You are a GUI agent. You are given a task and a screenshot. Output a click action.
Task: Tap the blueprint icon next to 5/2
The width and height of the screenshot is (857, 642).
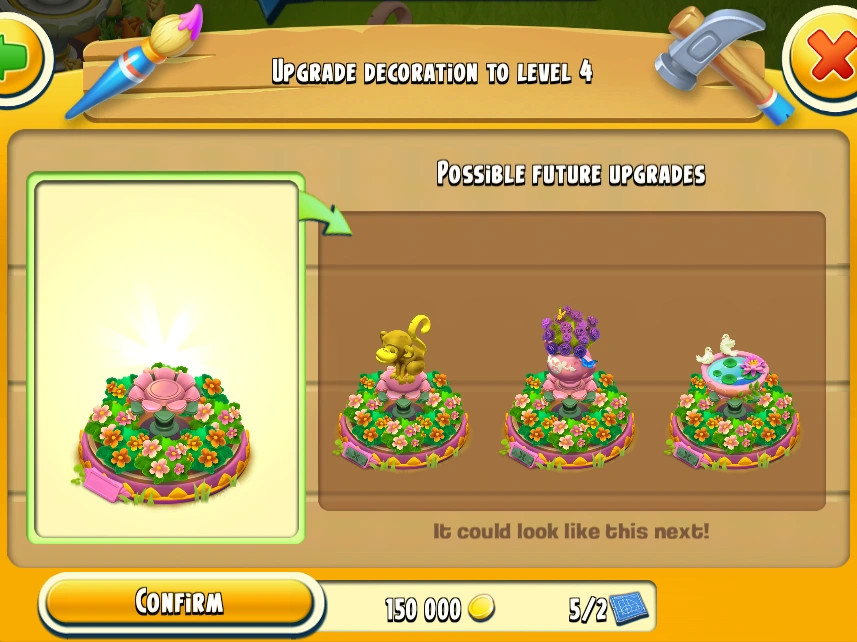pos(631,606)
